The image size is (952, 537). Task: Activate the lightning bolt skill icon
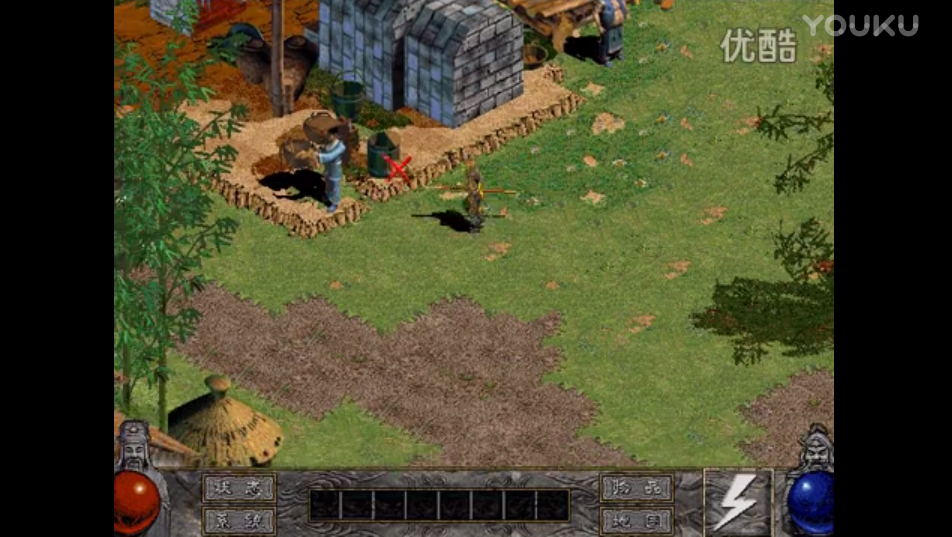coord(737,503)
